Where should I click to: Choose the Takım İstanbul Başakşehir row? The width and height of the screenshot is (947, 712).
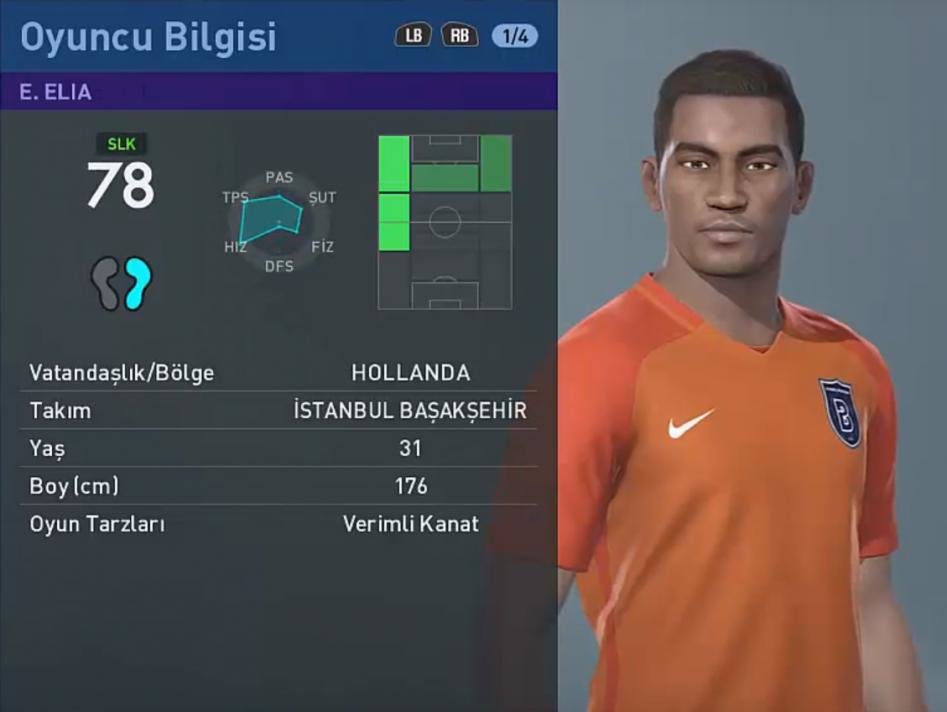click(x=278, y=410)
